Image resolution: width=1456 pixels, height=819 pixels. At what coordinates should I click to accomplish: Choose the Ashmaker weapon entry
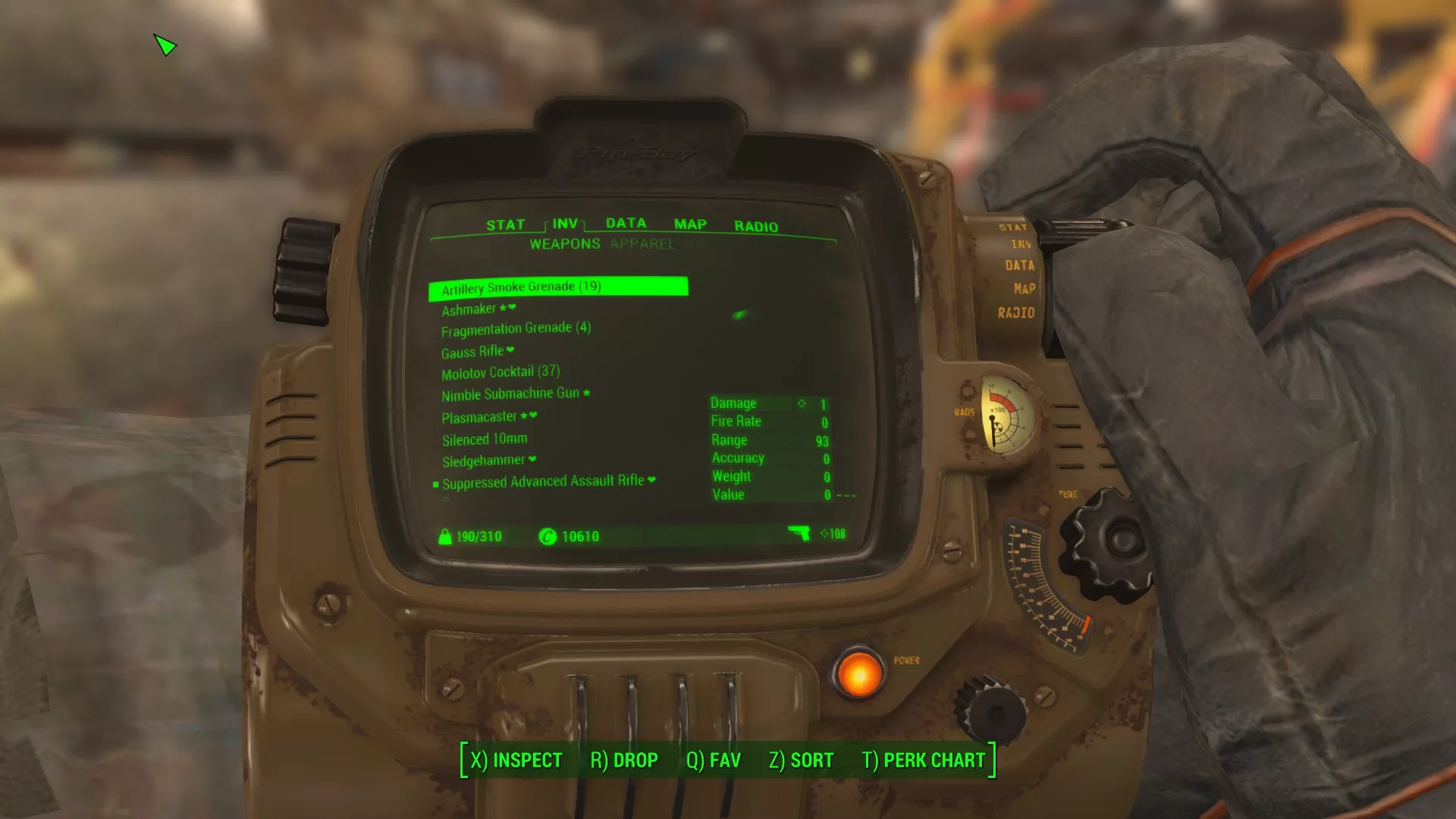(x=469, y=309)
